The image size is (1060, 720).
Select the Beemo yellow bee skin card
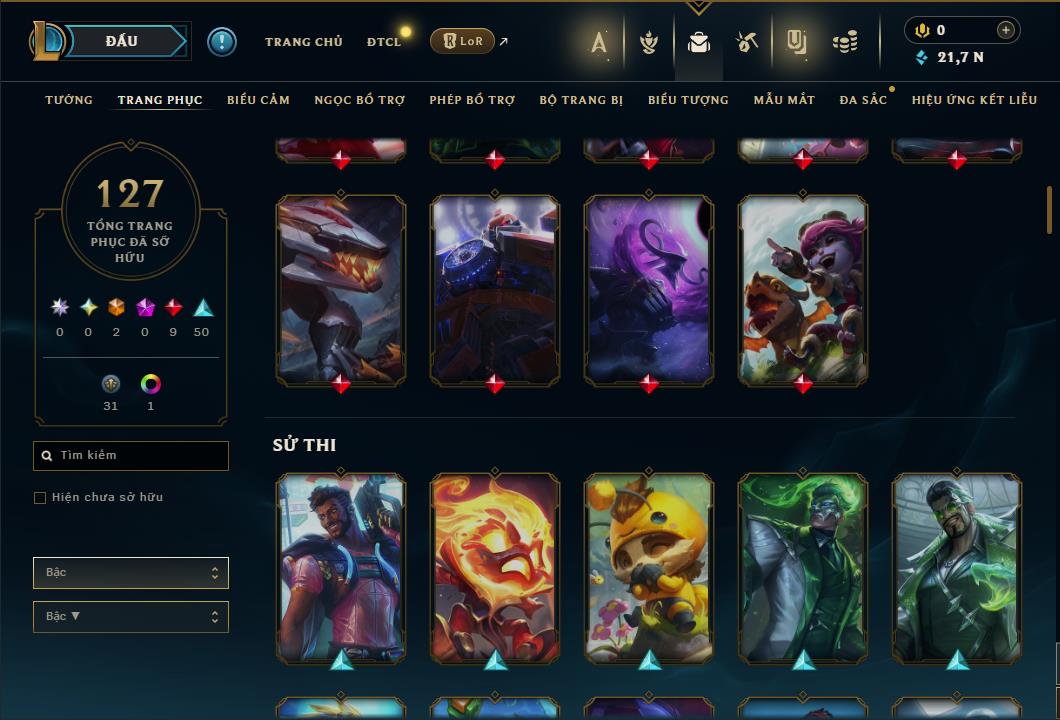point(649,568)
